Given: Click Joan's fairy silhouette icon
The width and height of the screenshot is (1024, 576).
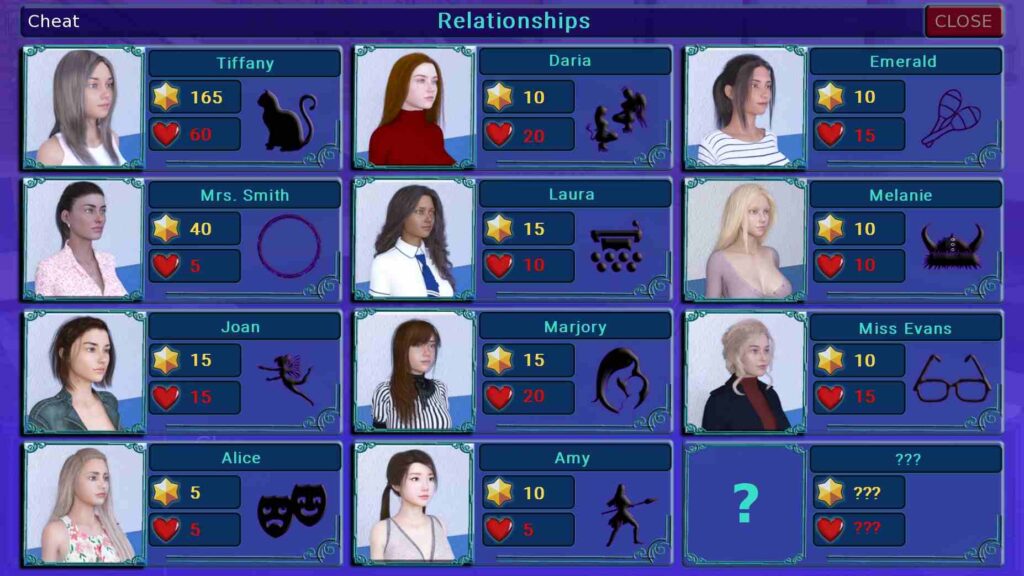Looking at the screenshot, I should [x=287, y=377].
